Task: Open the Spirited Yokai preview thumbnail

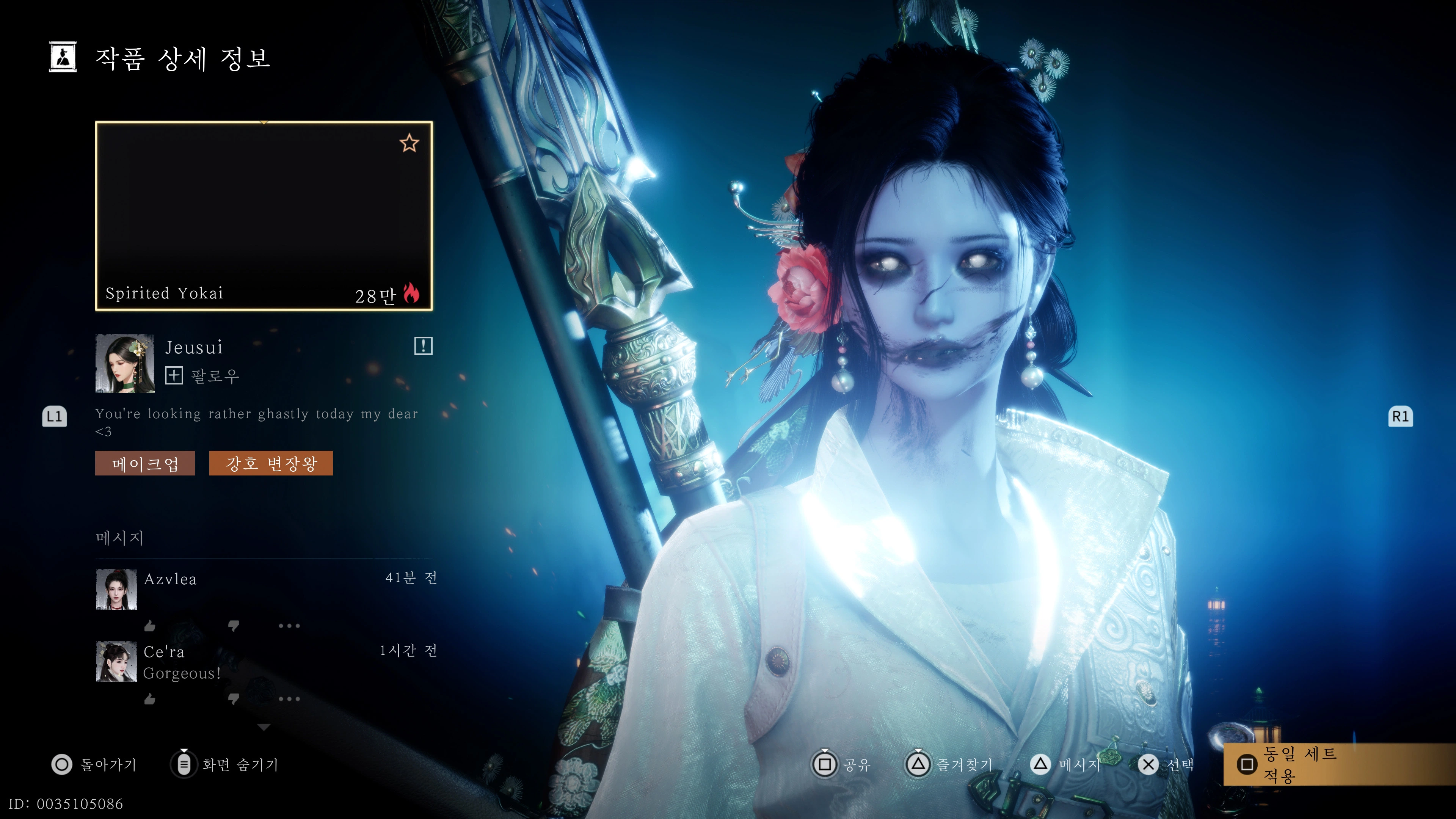Action: (264, 215)
